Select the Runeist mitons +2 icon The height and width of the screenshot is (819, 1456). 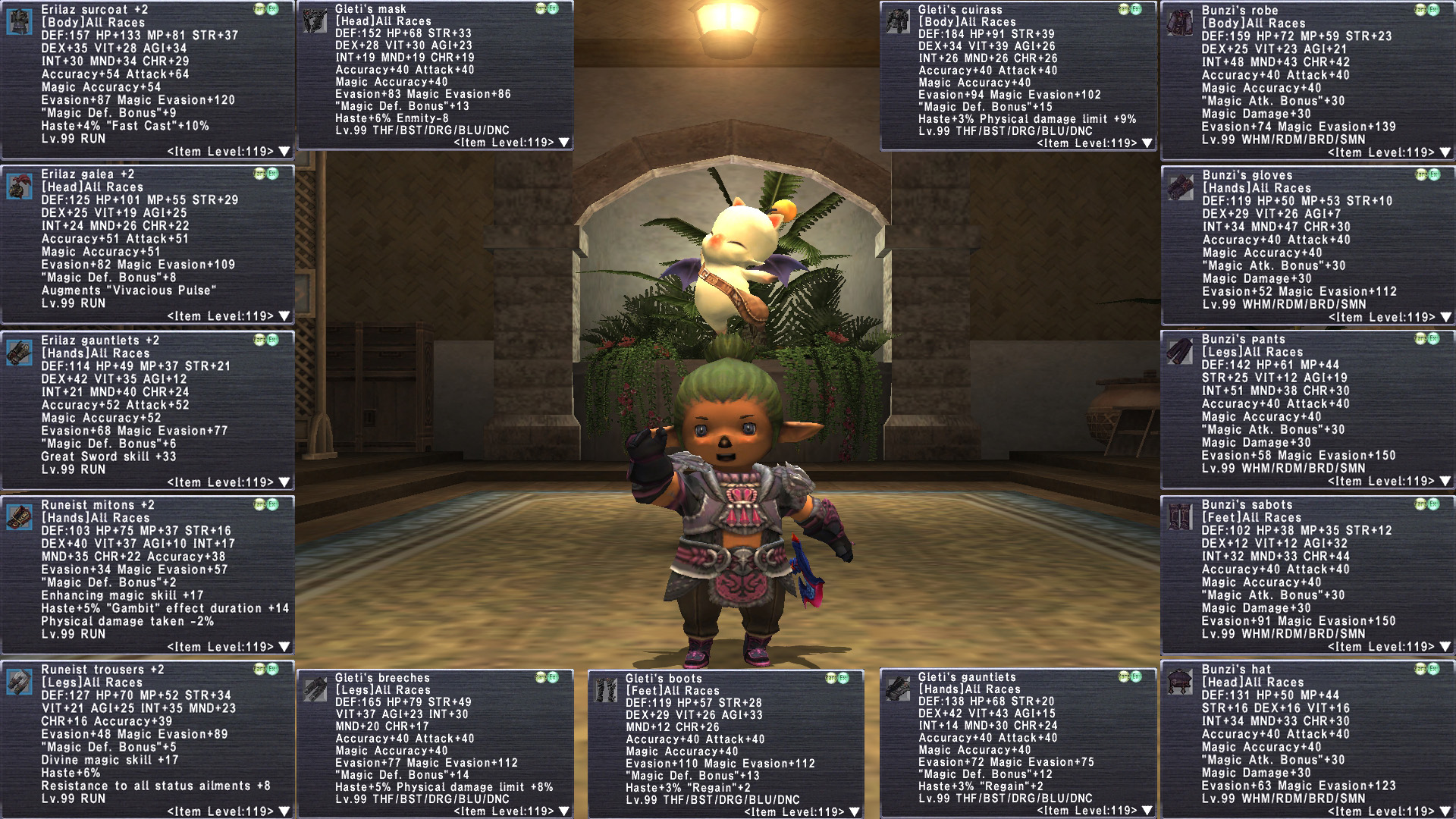[x=19, y=517]
